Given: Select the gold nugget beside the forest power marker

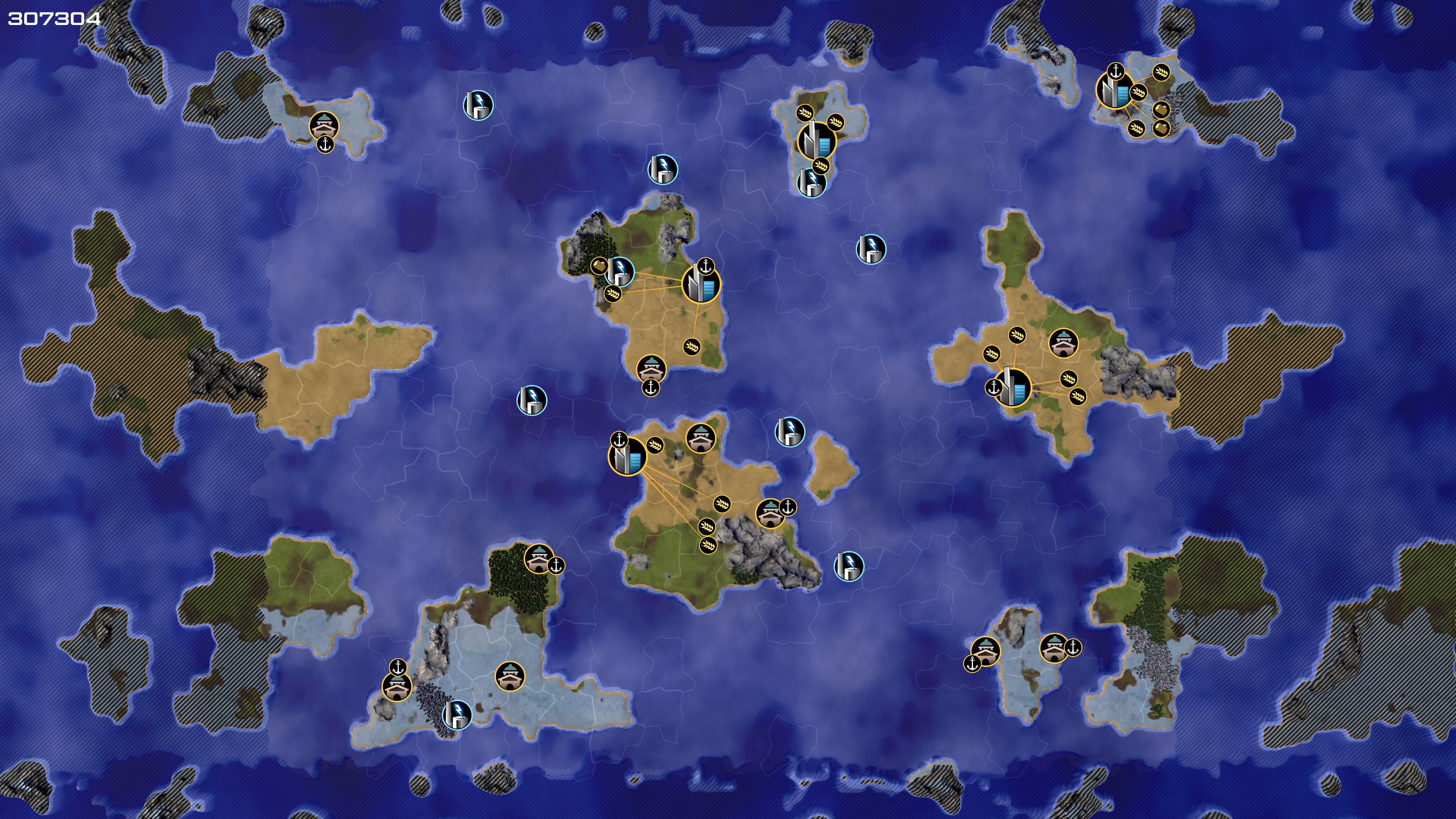Looking at the screenshot, I should 599,265.
